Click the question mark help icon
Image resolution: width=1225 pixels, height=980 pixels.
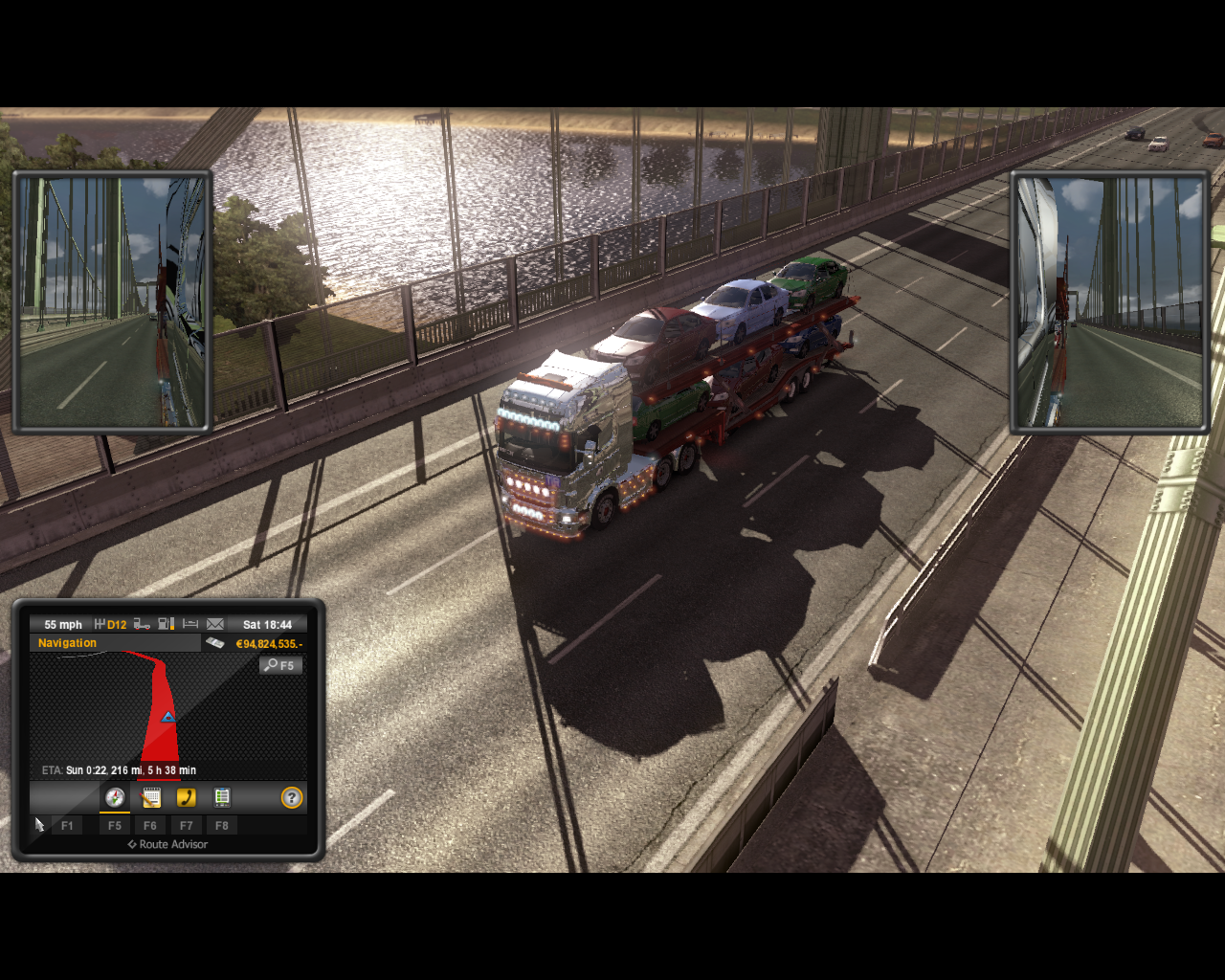point(292,797)
